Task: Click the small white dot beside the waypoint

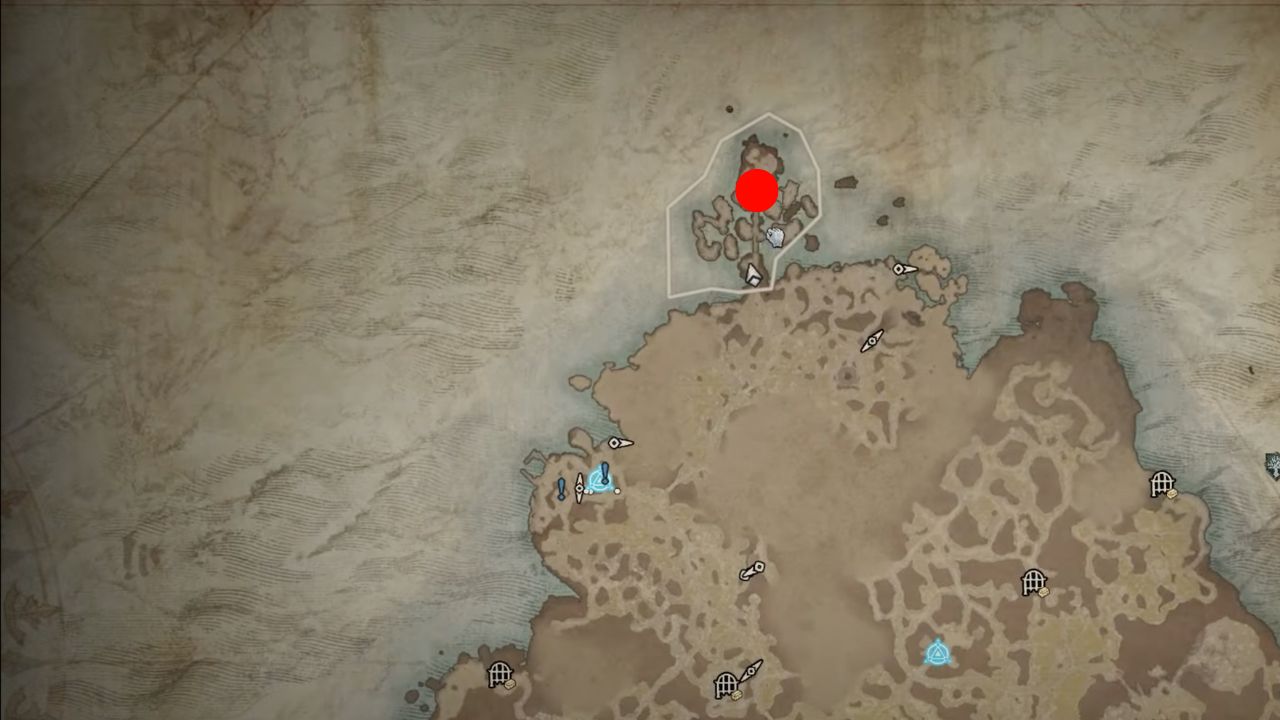Action: pos(617,491)
